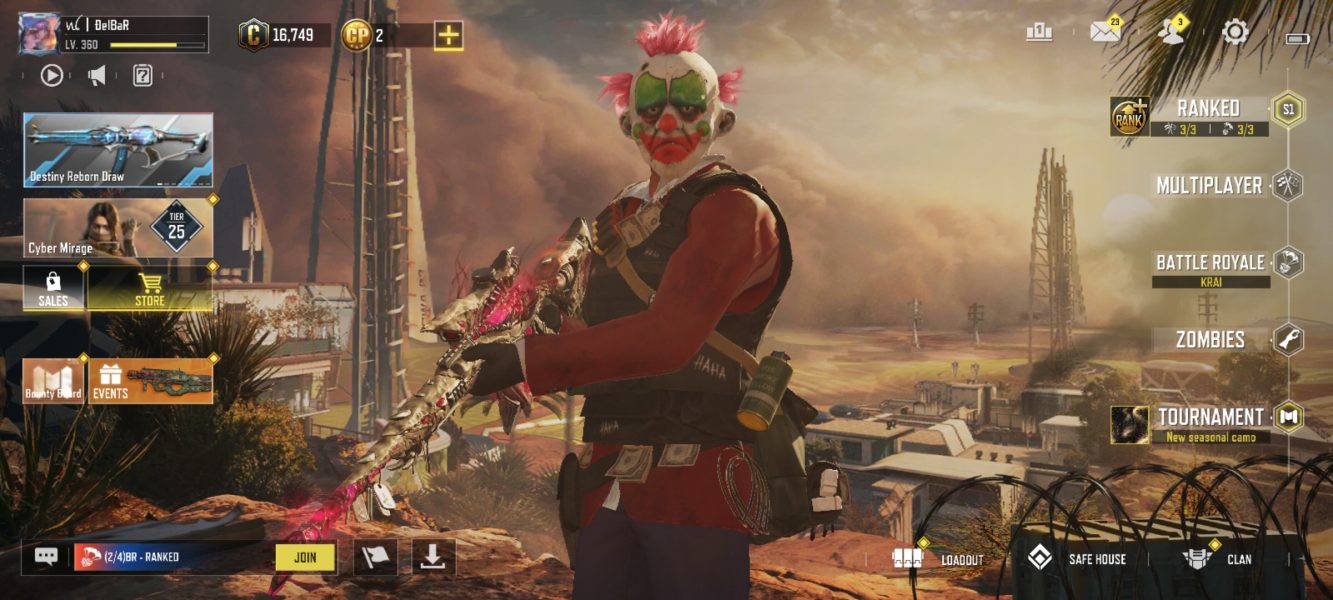Open the Bounty Board

(53, 381)
